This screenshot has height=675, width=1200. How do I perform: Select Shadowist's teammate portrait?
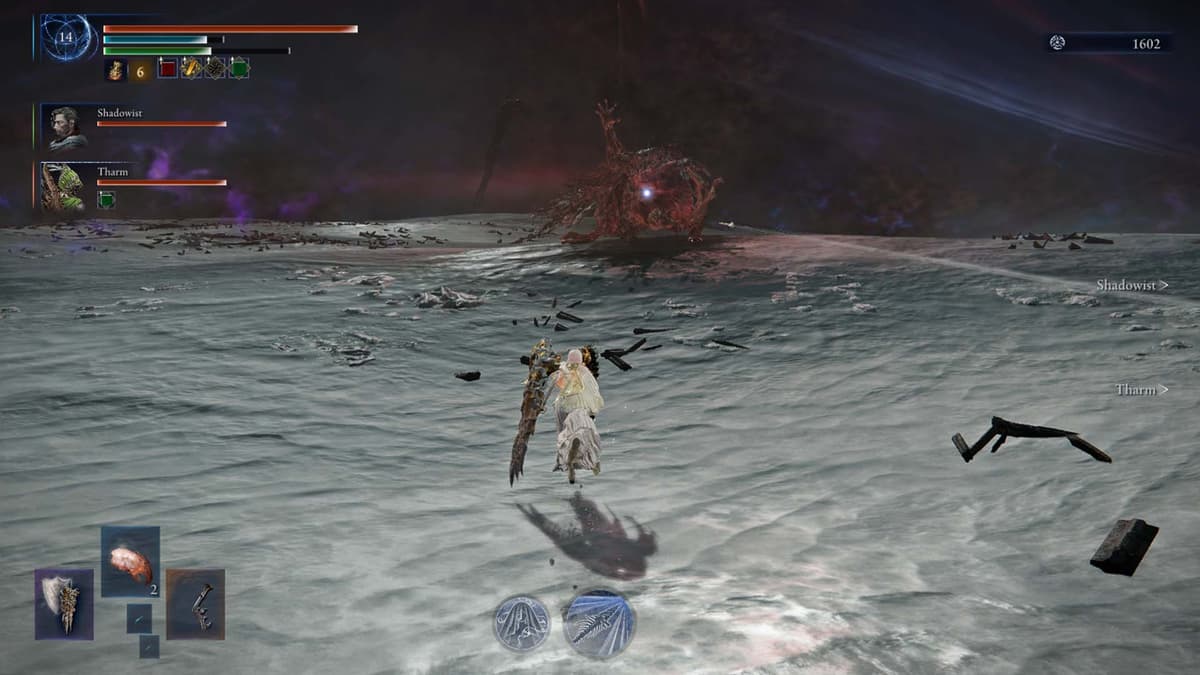(67, 128)
